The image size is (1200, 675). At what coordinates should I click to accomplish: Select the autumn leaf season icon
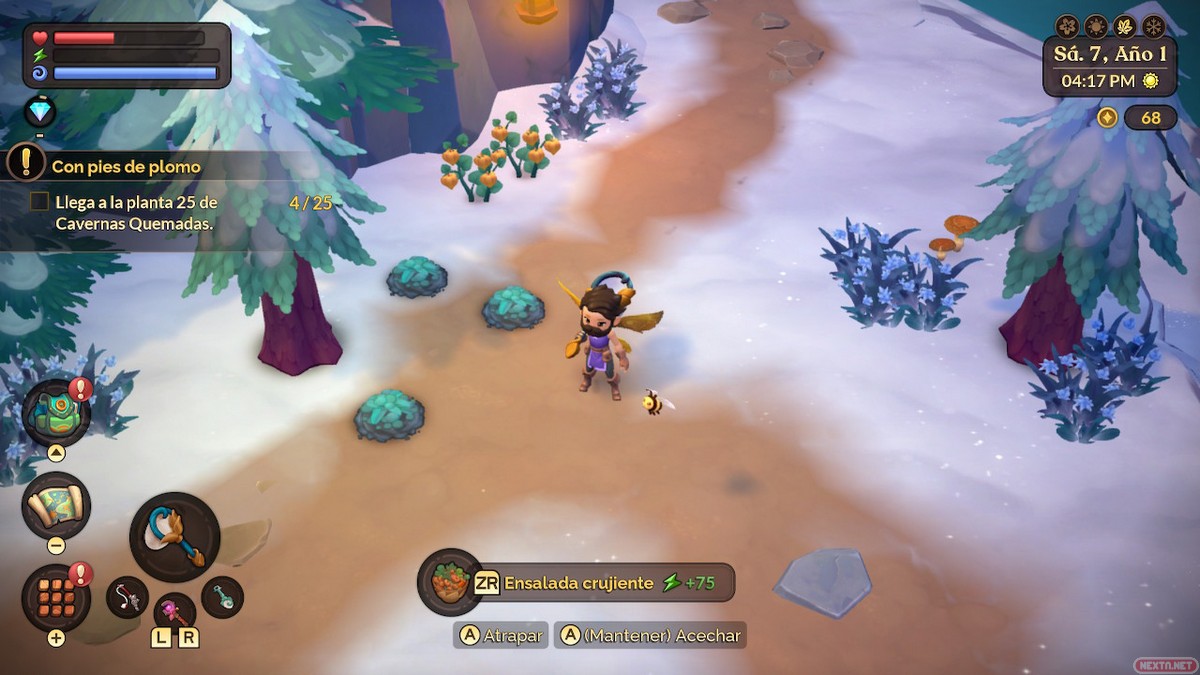1125,26
